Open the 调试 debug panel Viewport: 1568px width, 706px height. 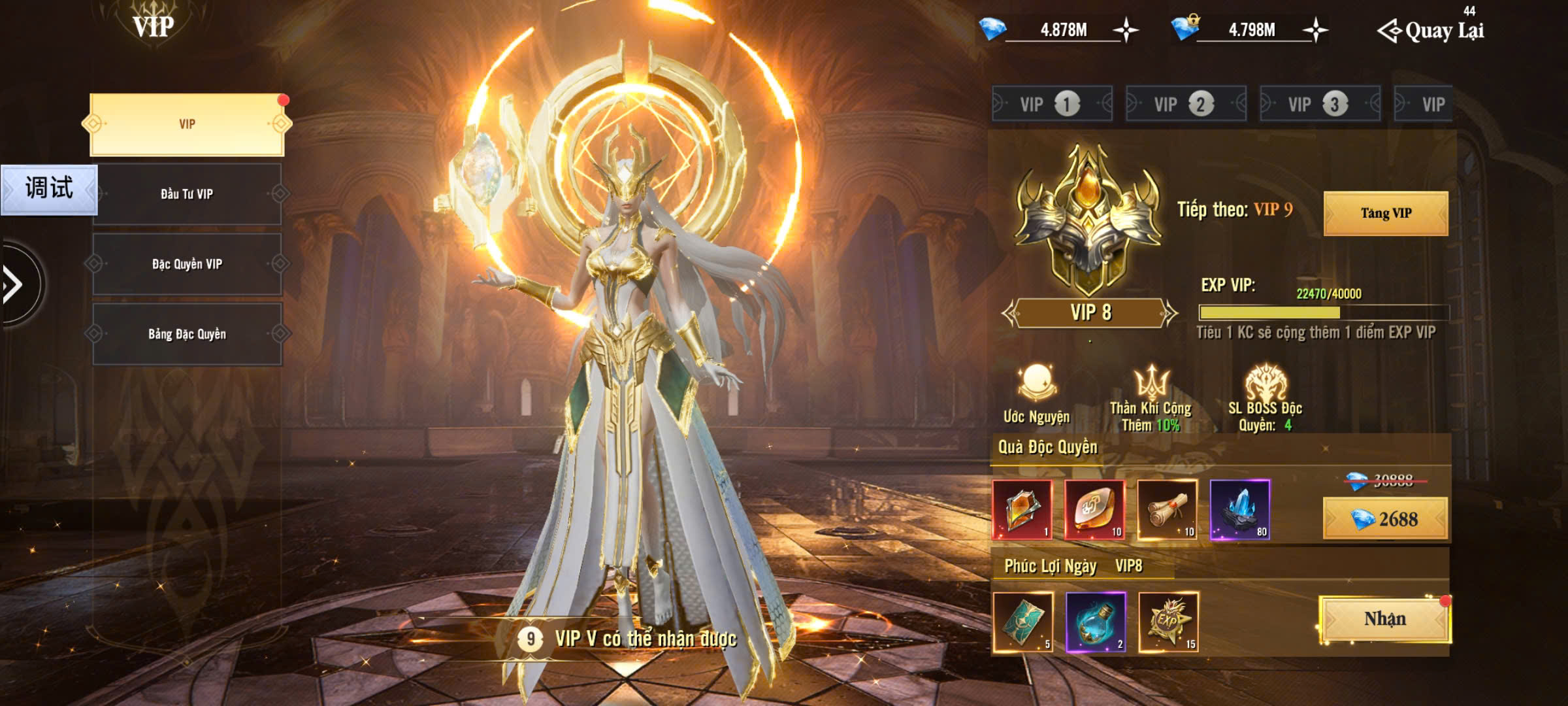[x=49, y=189]
